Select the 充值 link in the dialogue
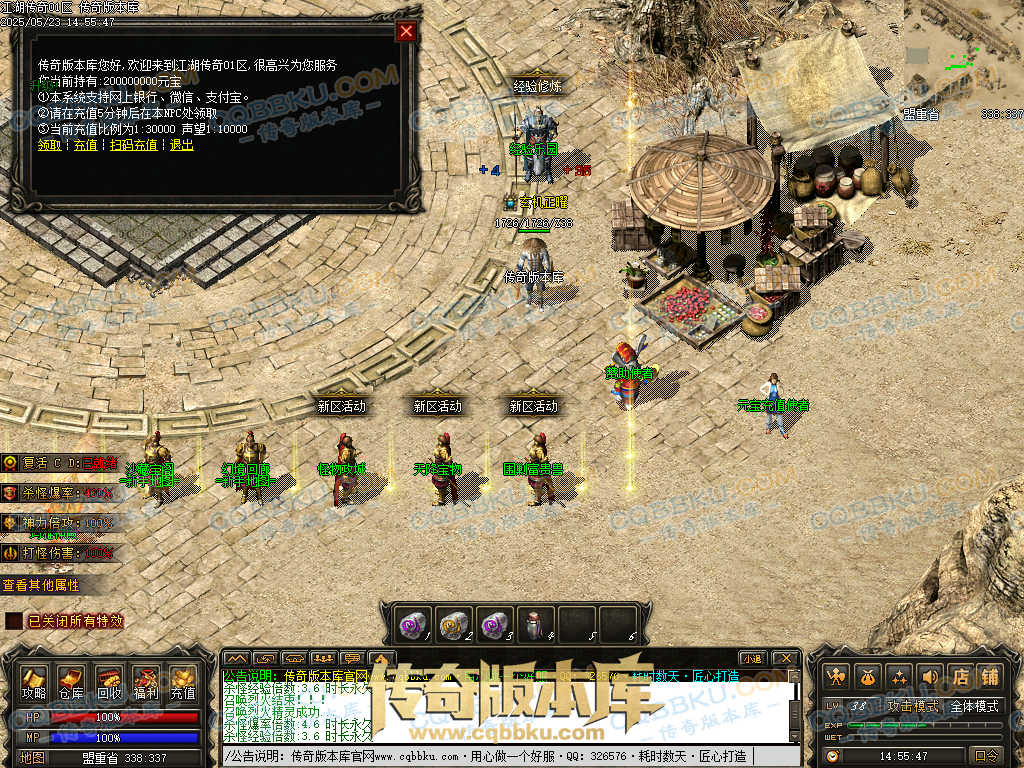 coord(86,145)
